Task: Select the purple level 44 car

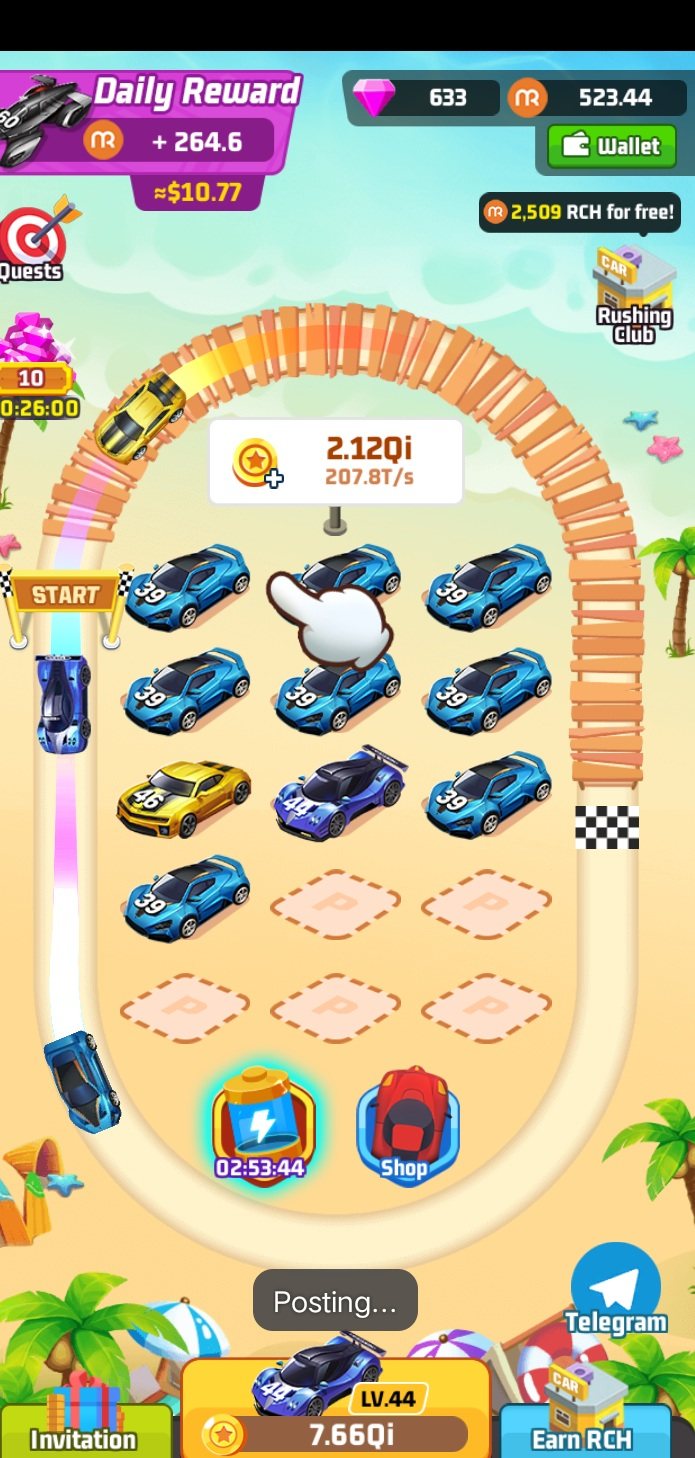Action: (x=339, y=790)
